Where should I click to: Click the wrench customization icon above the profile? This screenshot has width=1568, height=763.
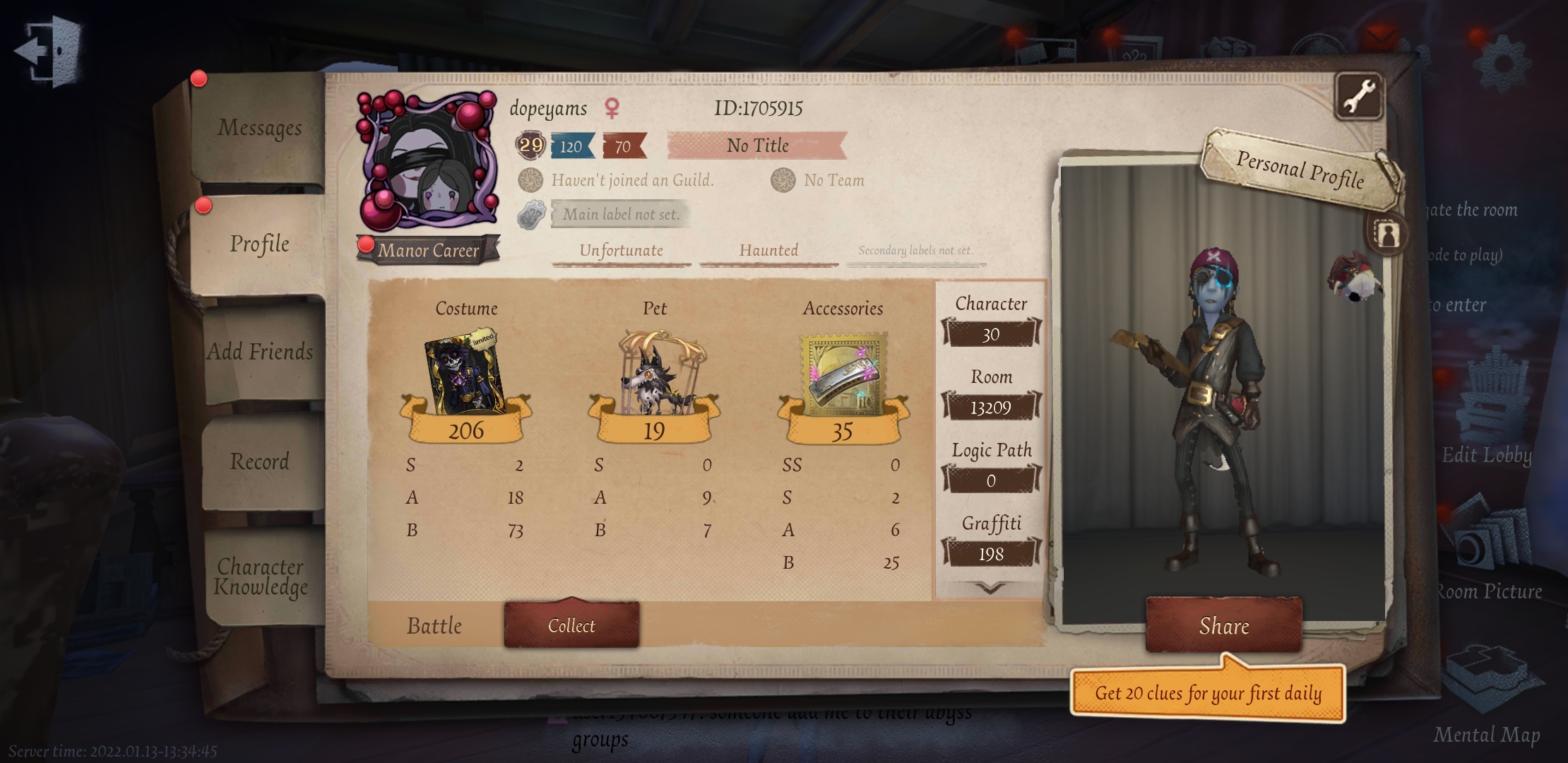pyautogui.click(x=1360, y=94)
